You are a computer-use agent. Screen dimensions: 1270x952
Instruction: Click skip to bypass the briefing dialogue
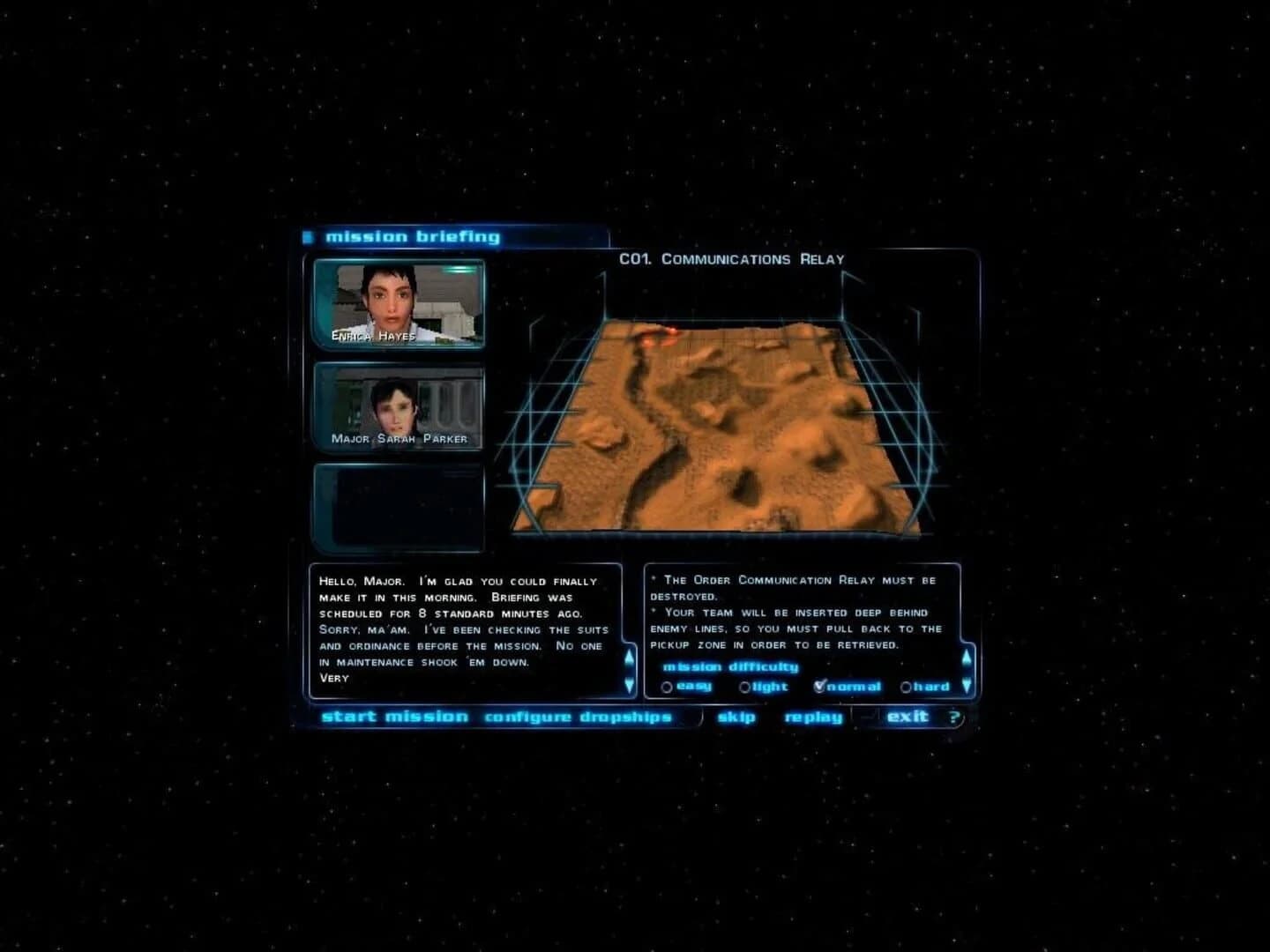pyautogui.click(x=736, y=717)
